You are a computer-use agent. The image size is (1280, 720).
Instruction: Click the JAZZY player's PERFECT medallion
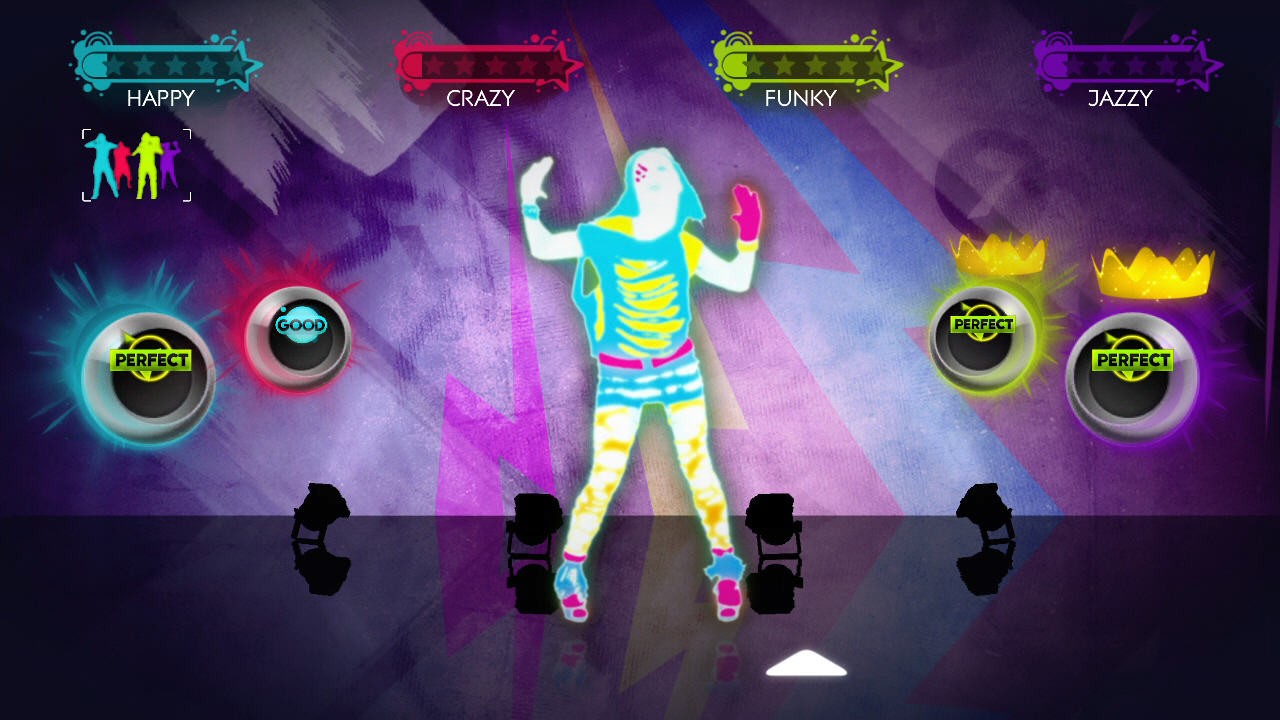(1133, 358)
